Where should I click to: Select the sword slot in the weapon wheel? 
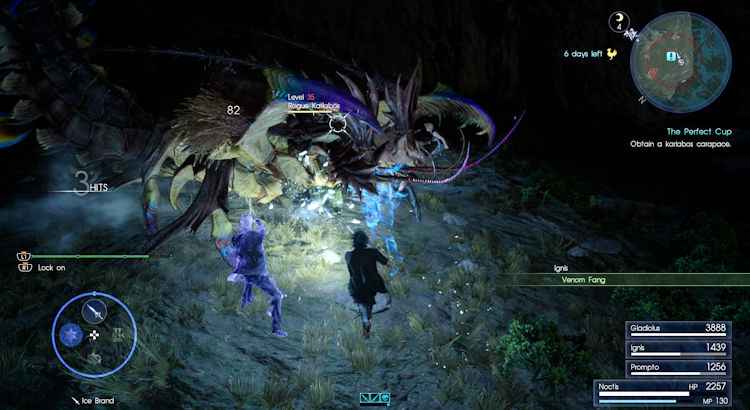(95, 309)
